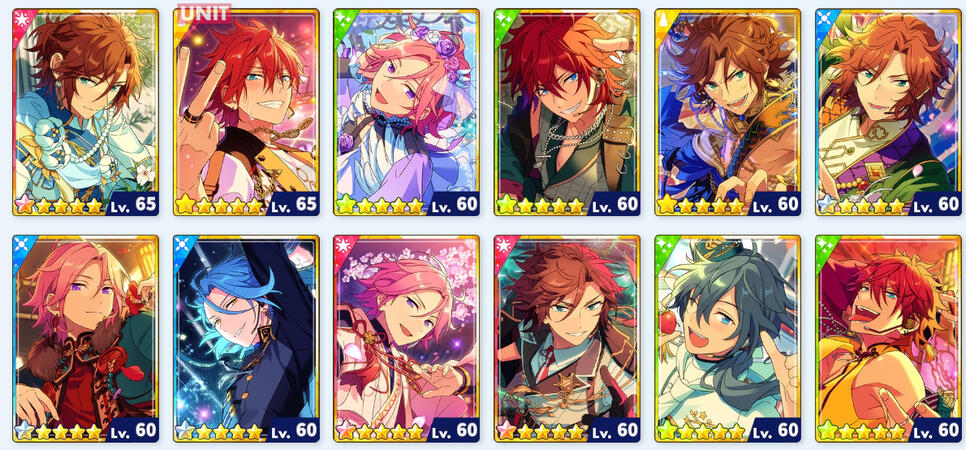
Task: Open the brown-haired card in blue and gold outfit
Action: (728, 112)
